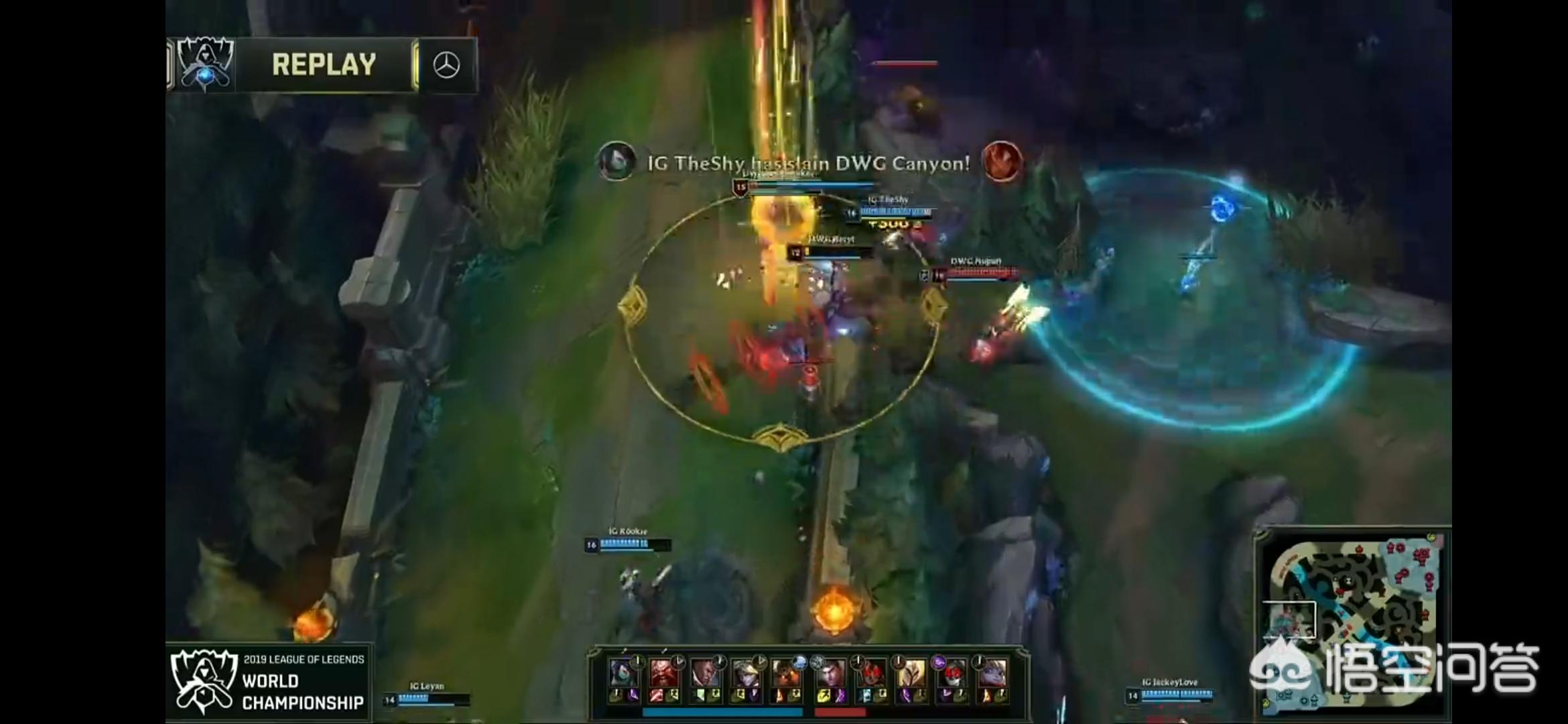1568x724 pixels.
Task: Select the red-bearded Gragas portrait
Action: click(x=663, y=673)
